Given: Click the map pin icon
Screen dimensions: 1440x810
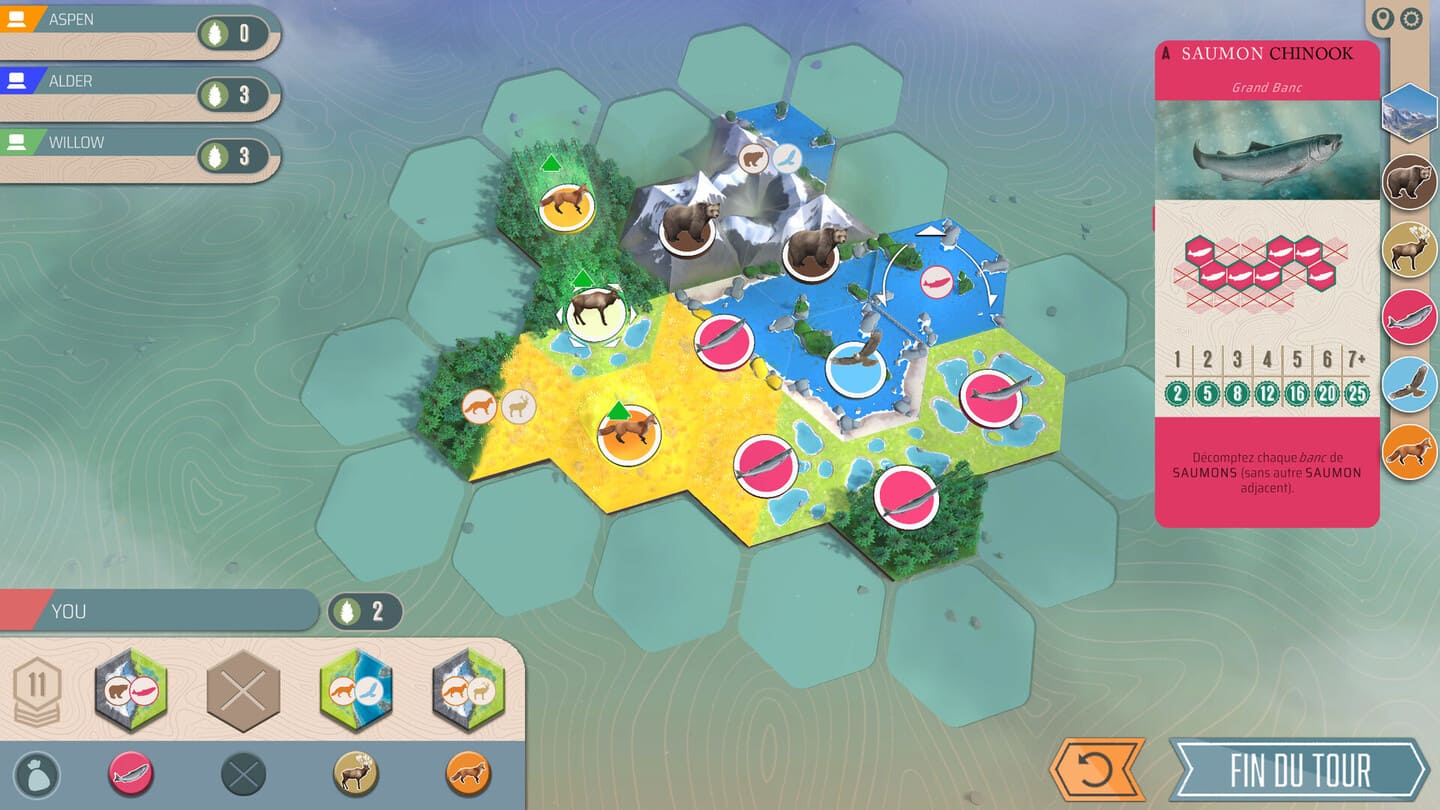Looking at the screenshot, I should pos(1383,18).
